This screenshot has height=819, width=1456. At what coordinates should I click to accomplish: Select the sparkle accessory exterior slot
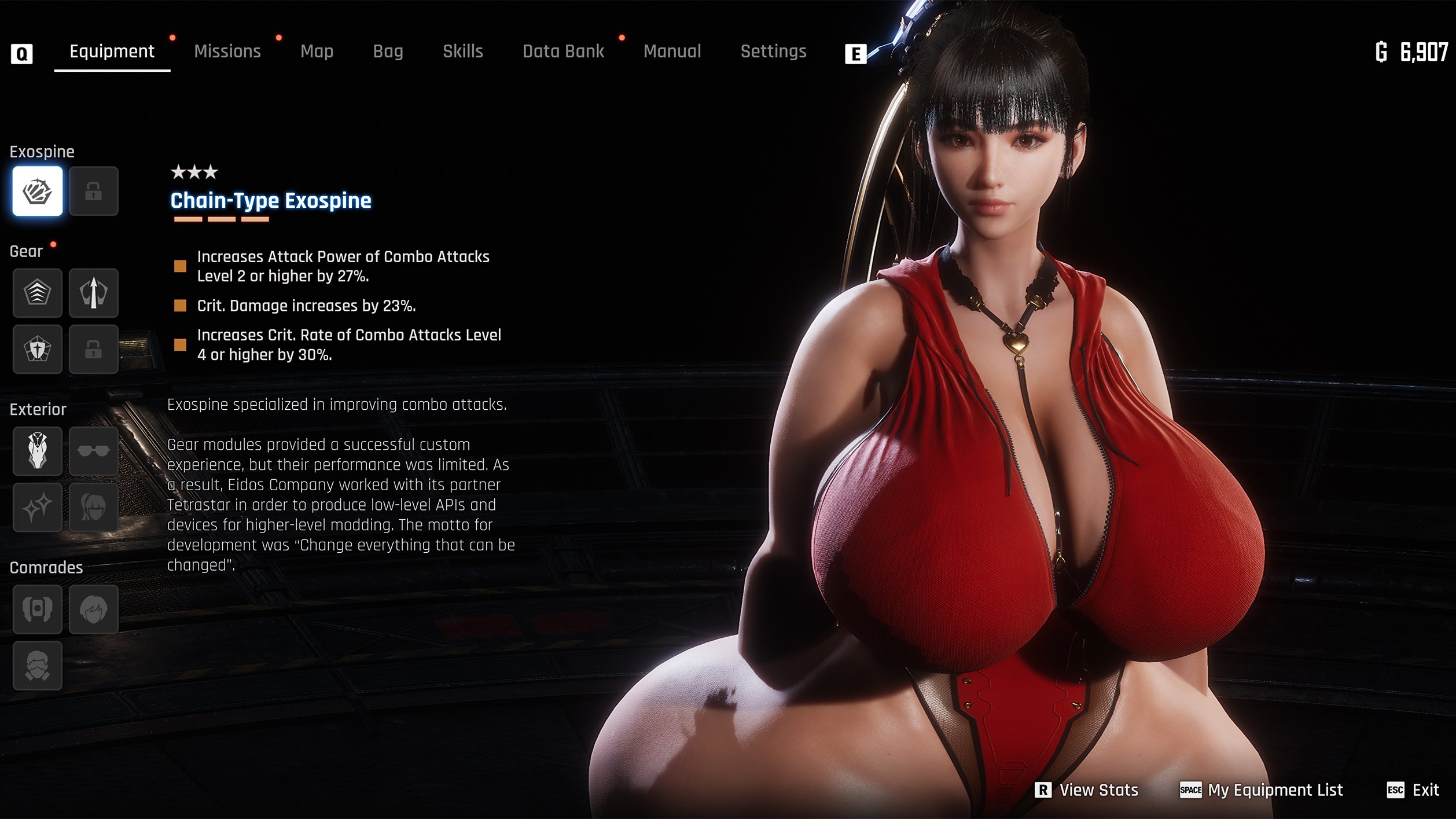click(38, 507)
